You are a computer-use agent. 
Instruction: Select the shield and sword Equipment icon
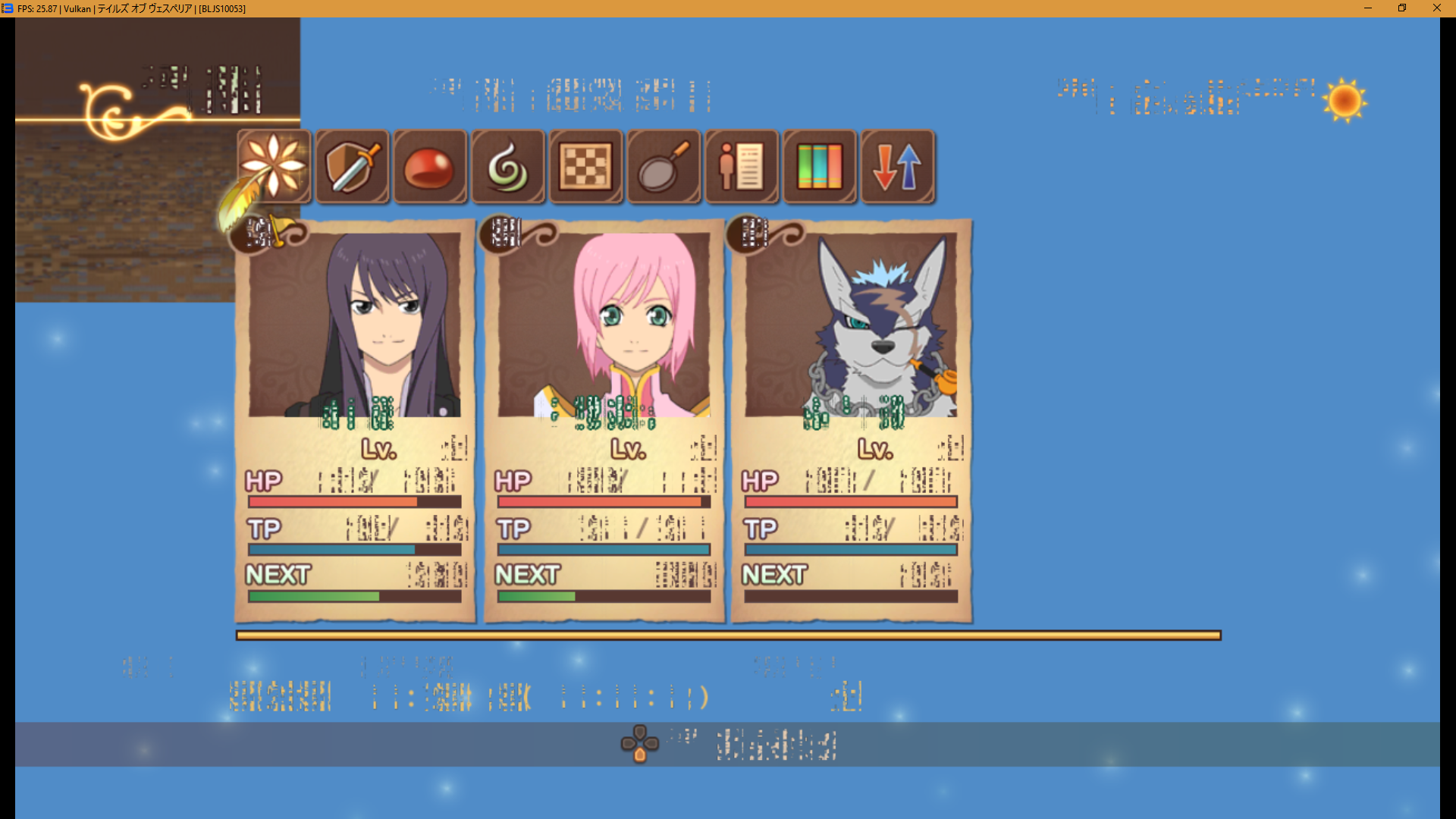tap(352, 166)
